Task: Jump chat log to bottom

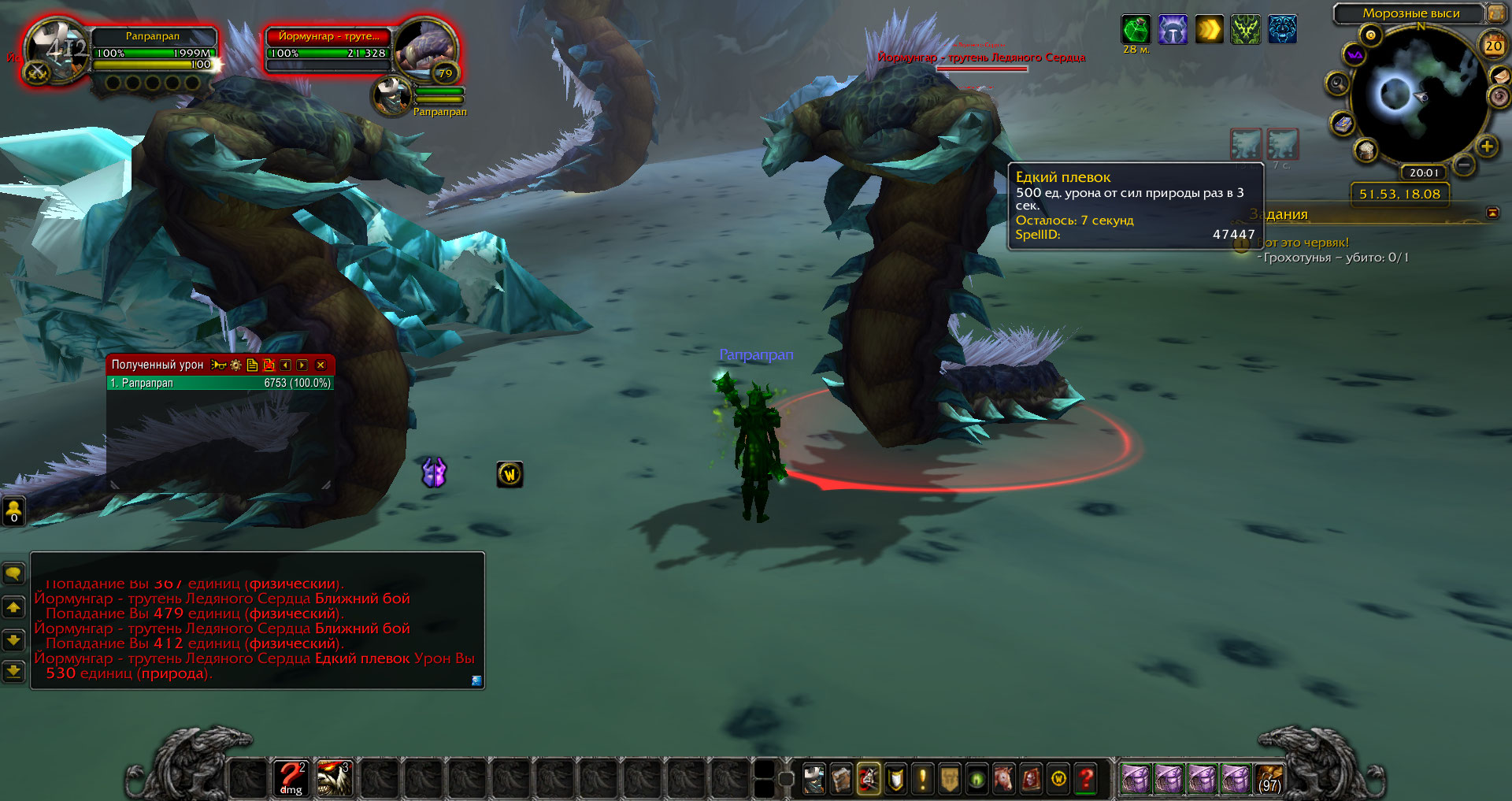Action: click(x=13, y=671)
